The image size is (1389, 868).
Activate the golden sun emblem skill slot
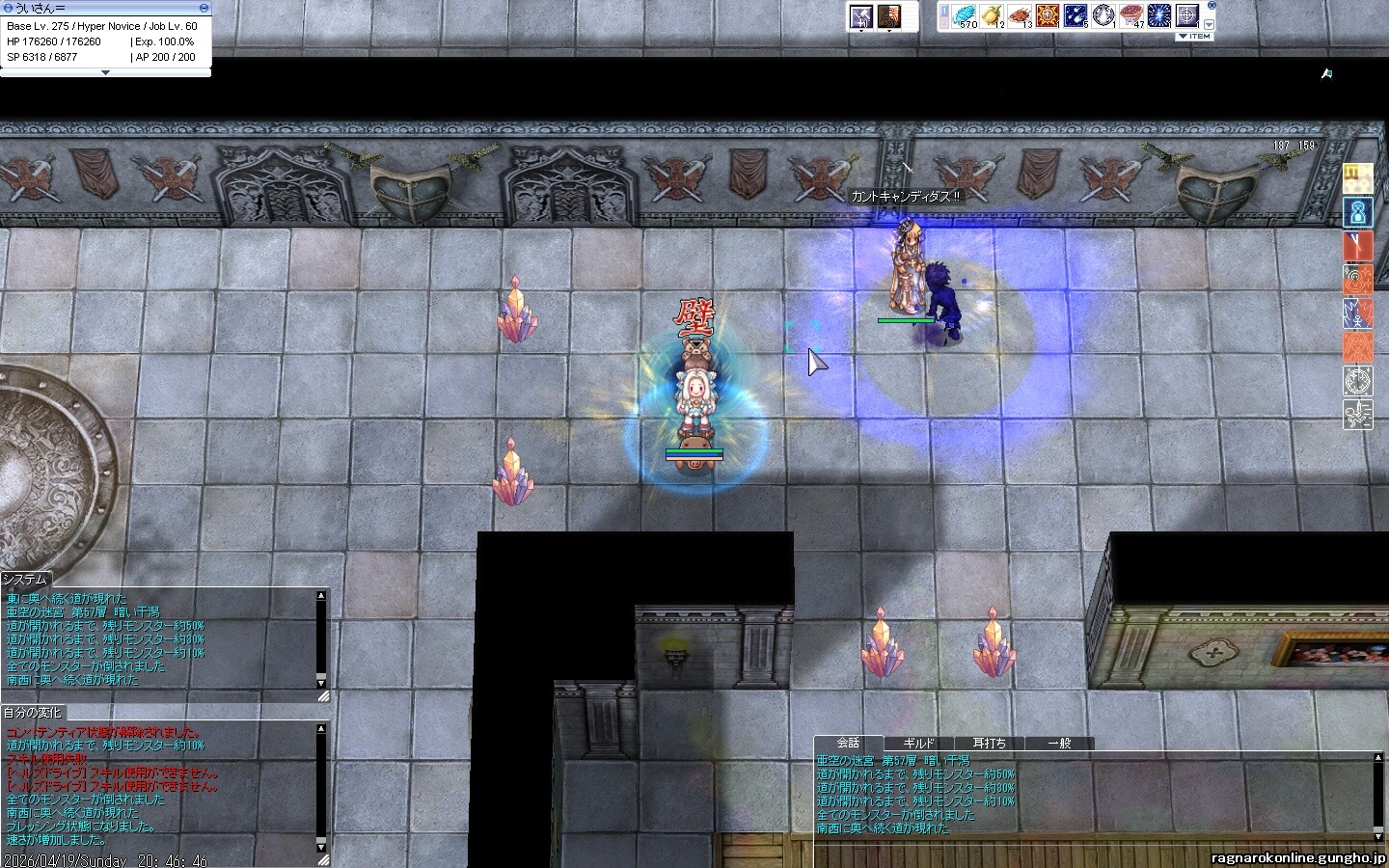click(1048, 16)
